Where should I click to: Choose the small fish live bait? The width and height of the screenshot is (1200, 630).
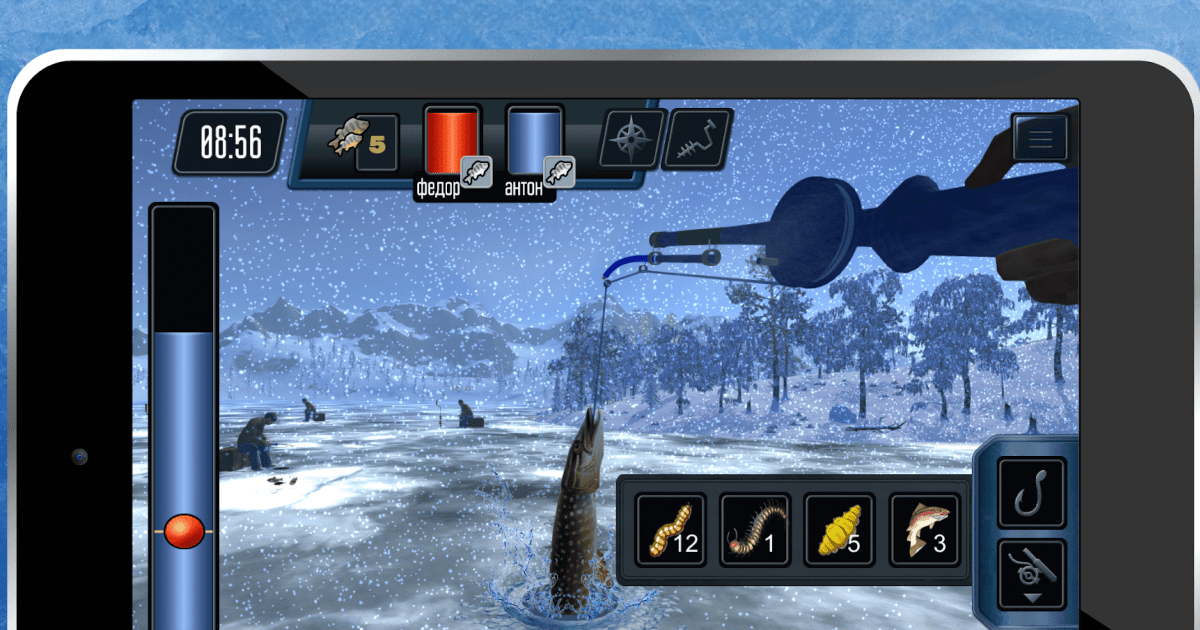click(x=924, y=529)
